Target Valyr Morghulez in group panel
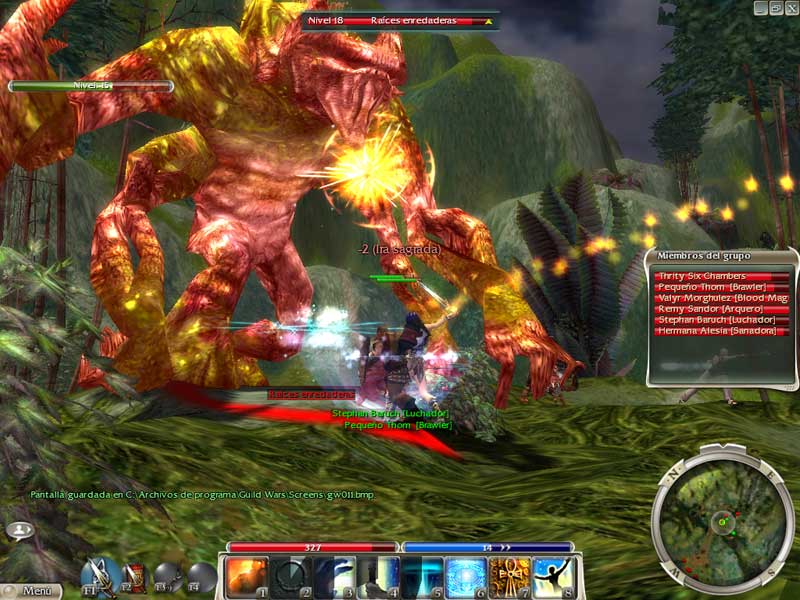Screen dimensions: 800x600 (x=722, y=298)
